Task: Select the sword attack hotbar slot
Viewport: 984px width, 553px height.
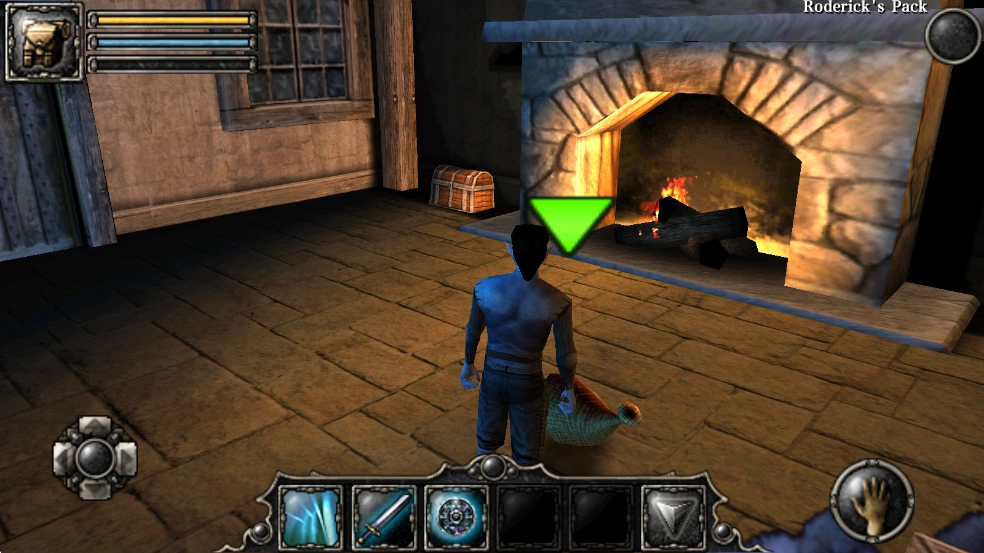Action: pos(384,517)
